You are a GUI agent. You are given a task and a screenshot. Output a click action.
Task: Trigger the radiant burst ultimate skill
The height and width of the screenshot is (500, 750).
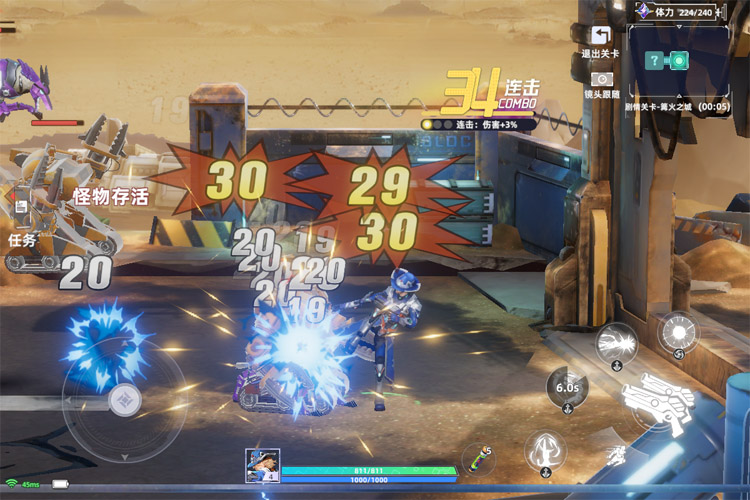679,332
